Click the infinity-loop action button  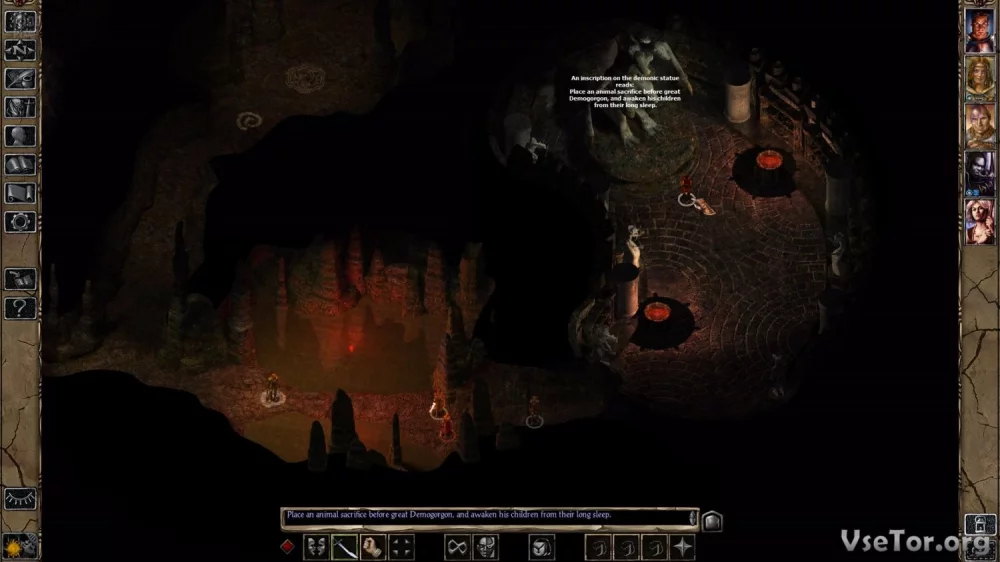[457, 547]
